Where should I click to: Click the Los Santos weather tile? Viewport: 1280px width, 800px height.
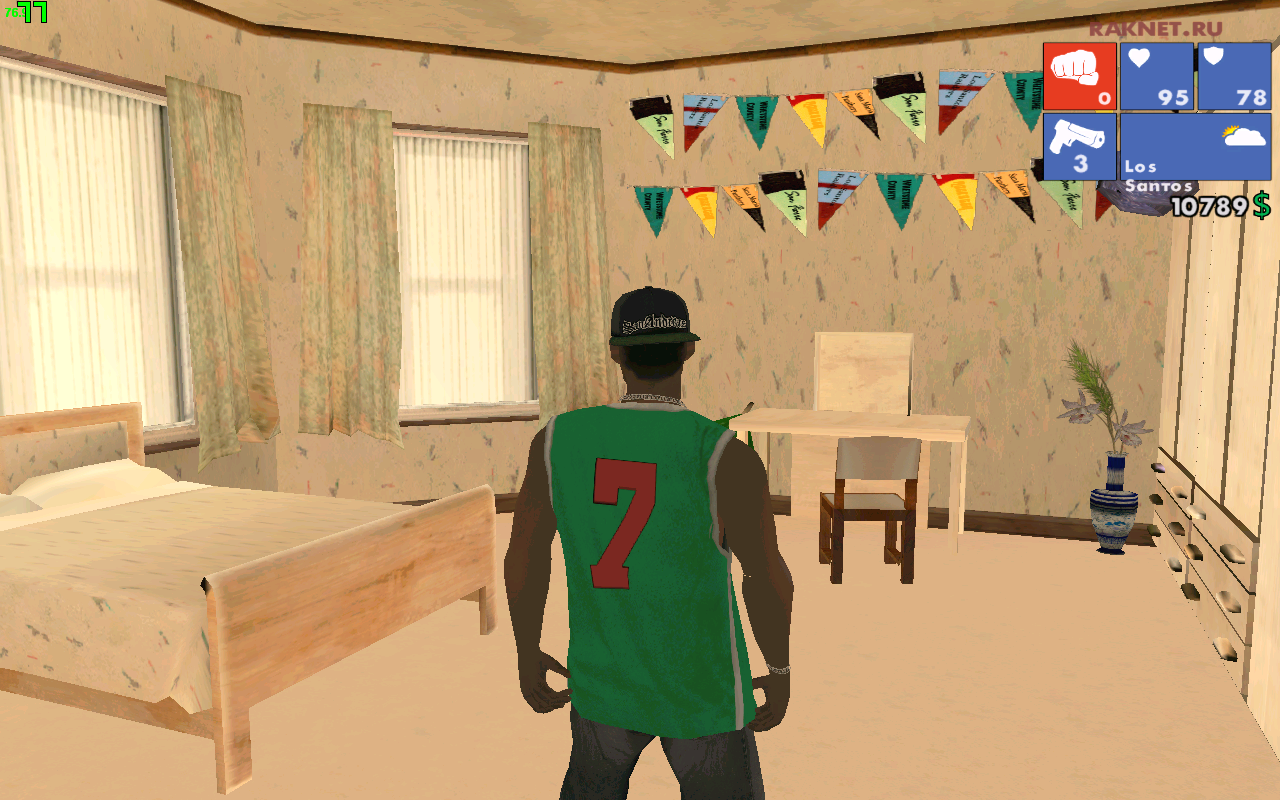[1195, 146]
